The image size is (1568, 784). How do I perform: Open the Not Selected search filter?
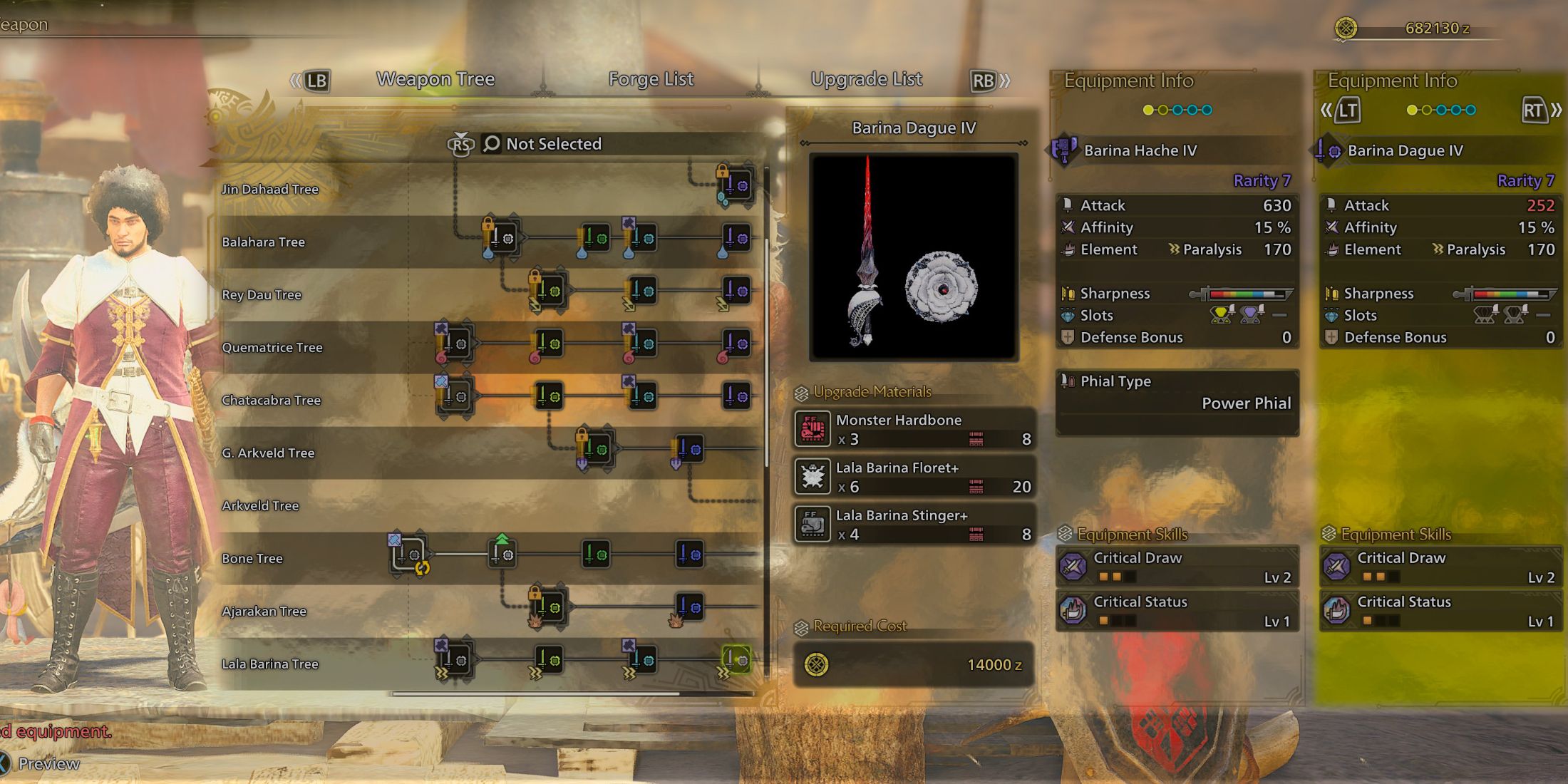click(x=542, y=144)
